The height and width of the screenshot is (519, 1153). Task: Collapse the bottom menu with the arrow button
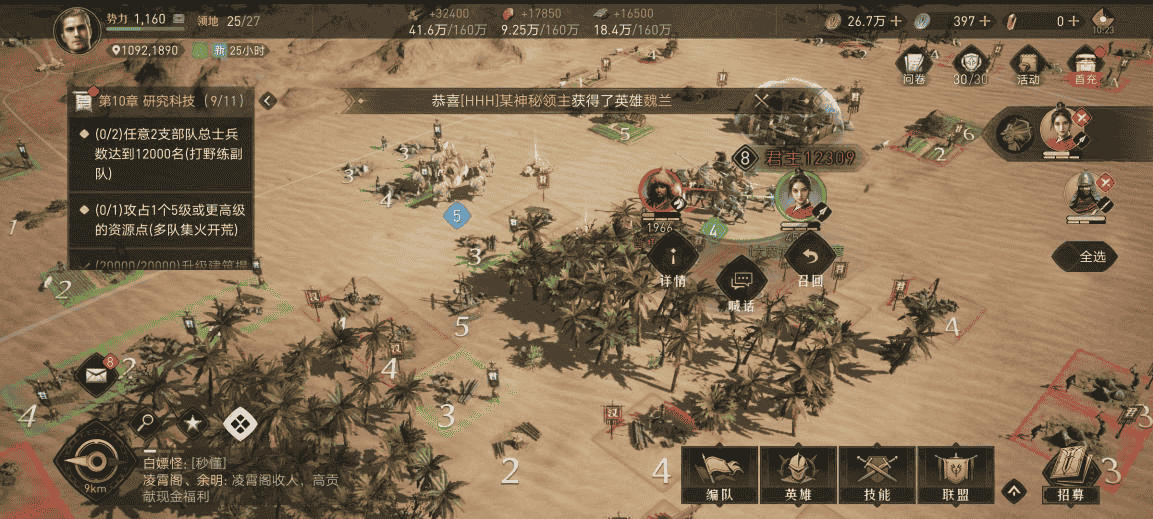tap(1015, 490)
